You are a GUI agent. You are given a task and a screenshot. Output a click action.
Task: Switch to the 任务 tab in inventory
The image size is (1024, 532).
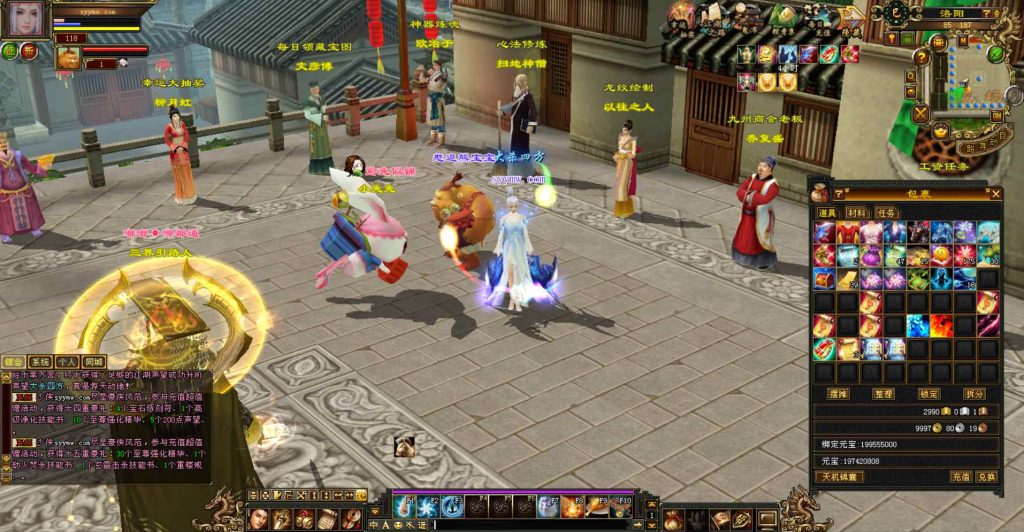click(886, 213)
